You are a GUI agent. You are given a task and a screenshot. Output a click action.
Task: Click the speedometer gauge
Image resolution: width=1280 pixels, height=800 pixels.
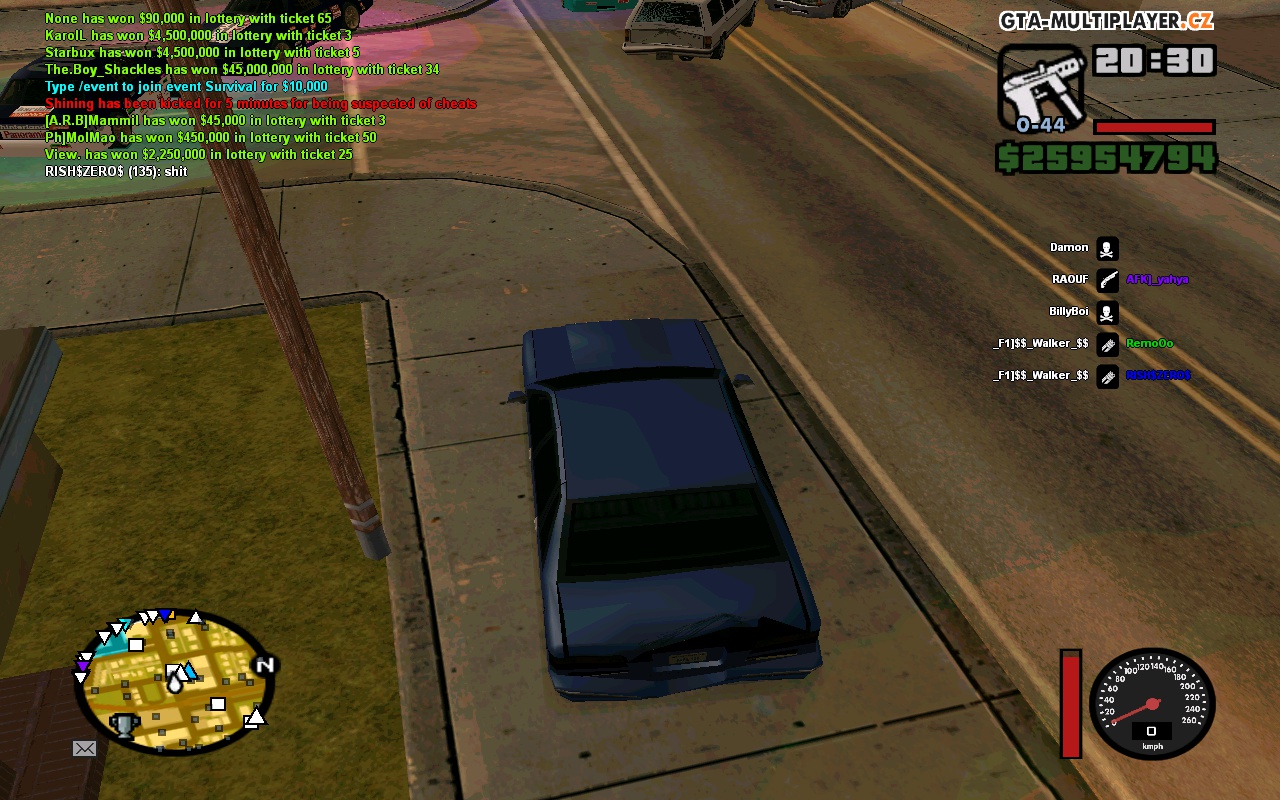tap(1151, 702)
